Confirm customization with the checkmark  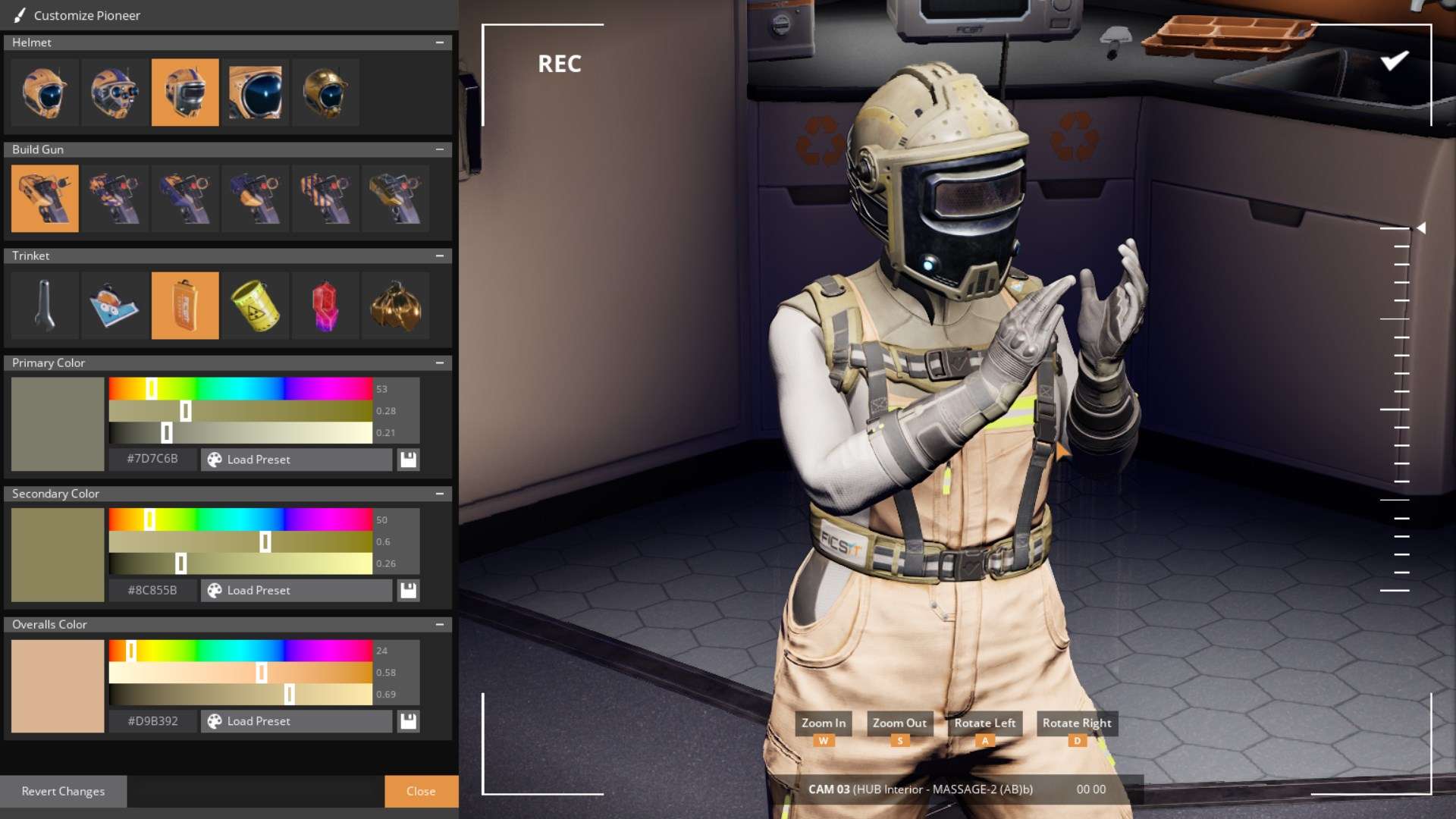[1394, 61]
